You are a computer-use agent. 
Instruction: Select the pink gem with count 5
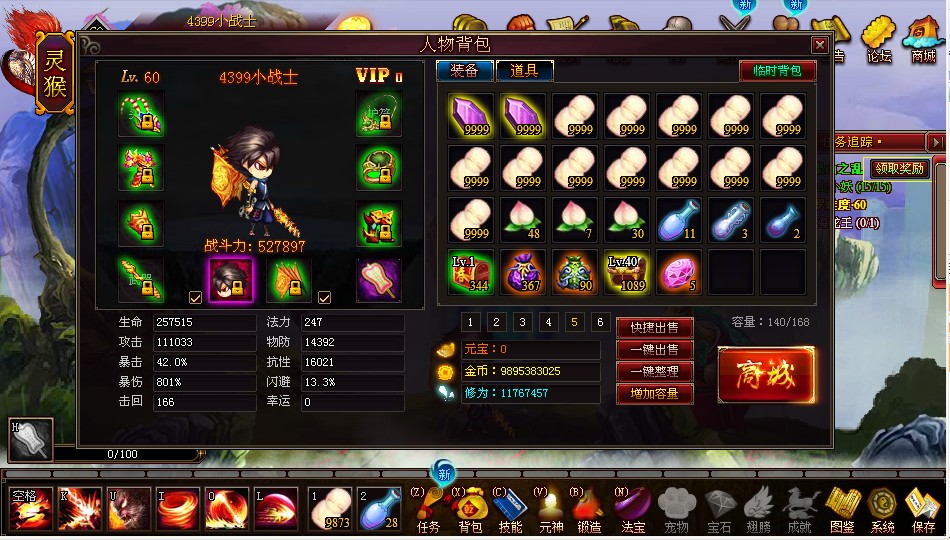coord(679,273)
